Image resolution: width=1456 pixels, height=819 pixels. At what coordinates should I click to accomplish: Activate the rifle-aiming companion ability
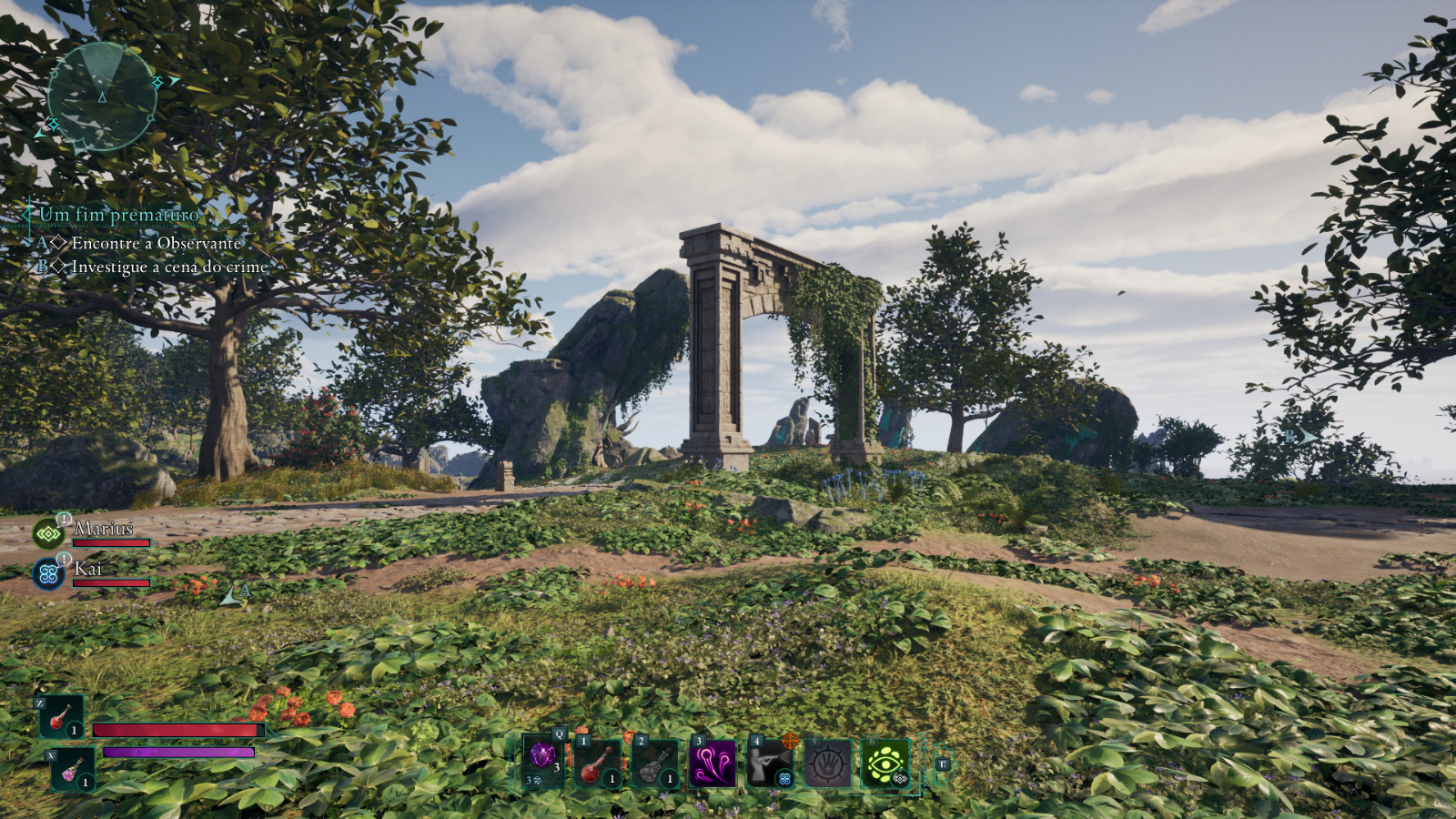(770, 763)
